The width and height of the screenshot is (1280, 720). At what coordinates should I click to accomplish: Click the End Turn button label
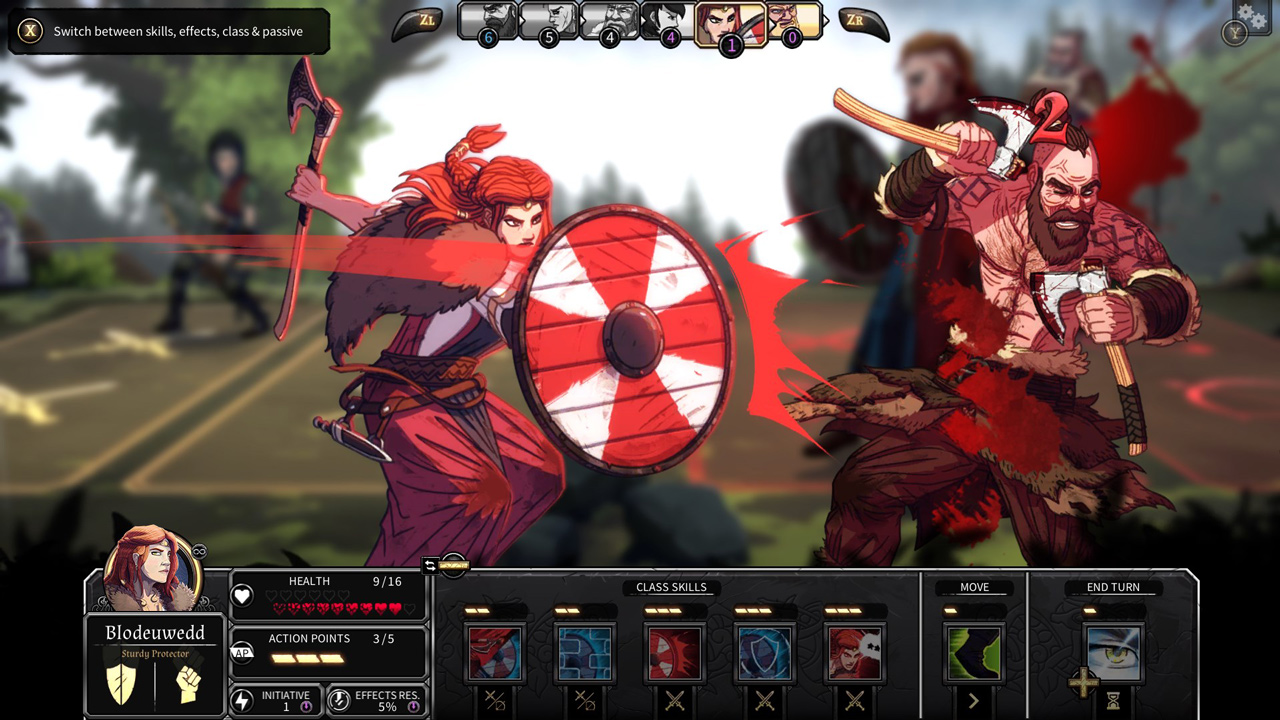click(x=1112, y=587)
